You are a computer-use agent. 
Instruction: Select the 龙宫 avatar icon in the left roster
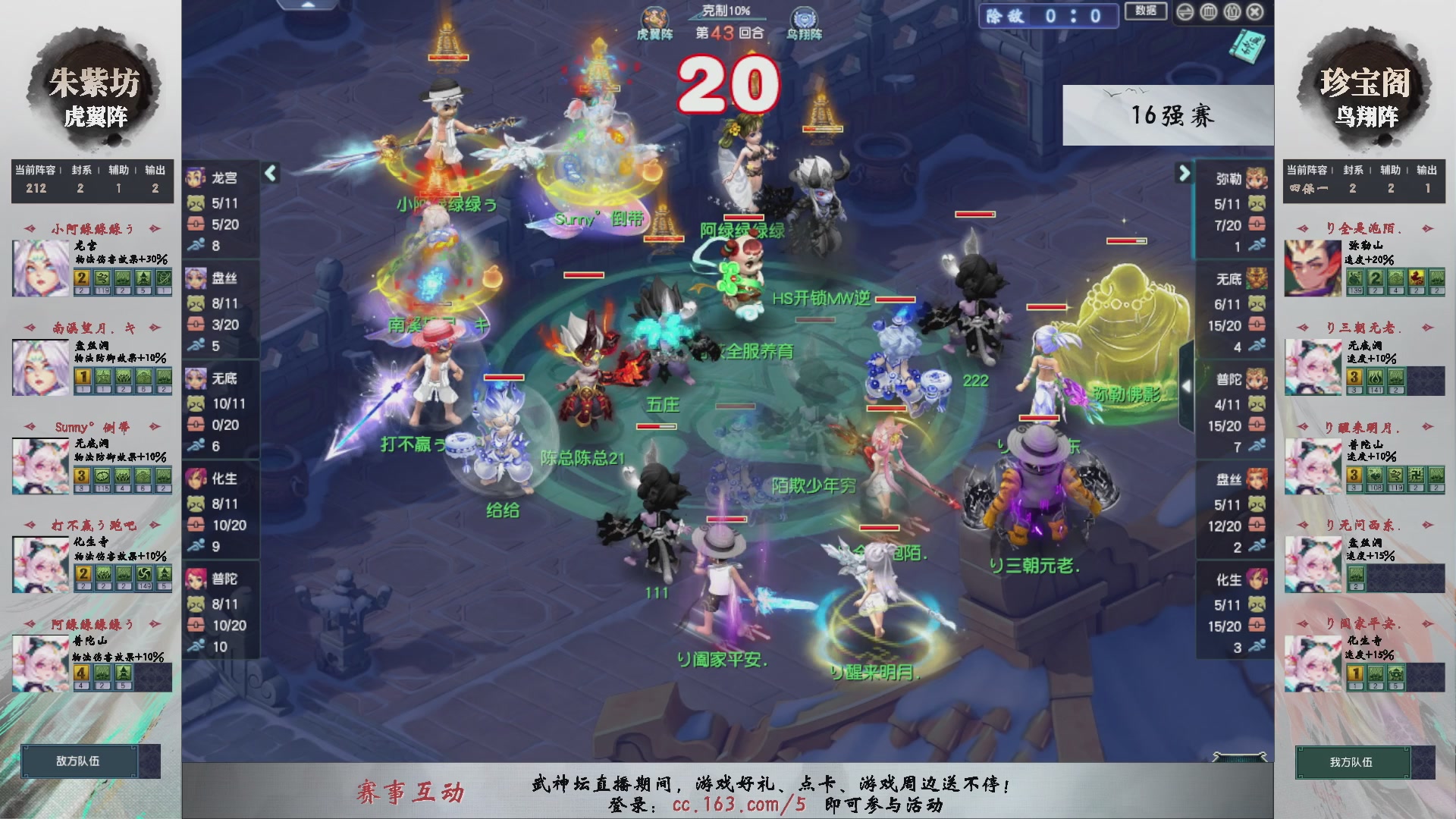(x=196, y=177)
